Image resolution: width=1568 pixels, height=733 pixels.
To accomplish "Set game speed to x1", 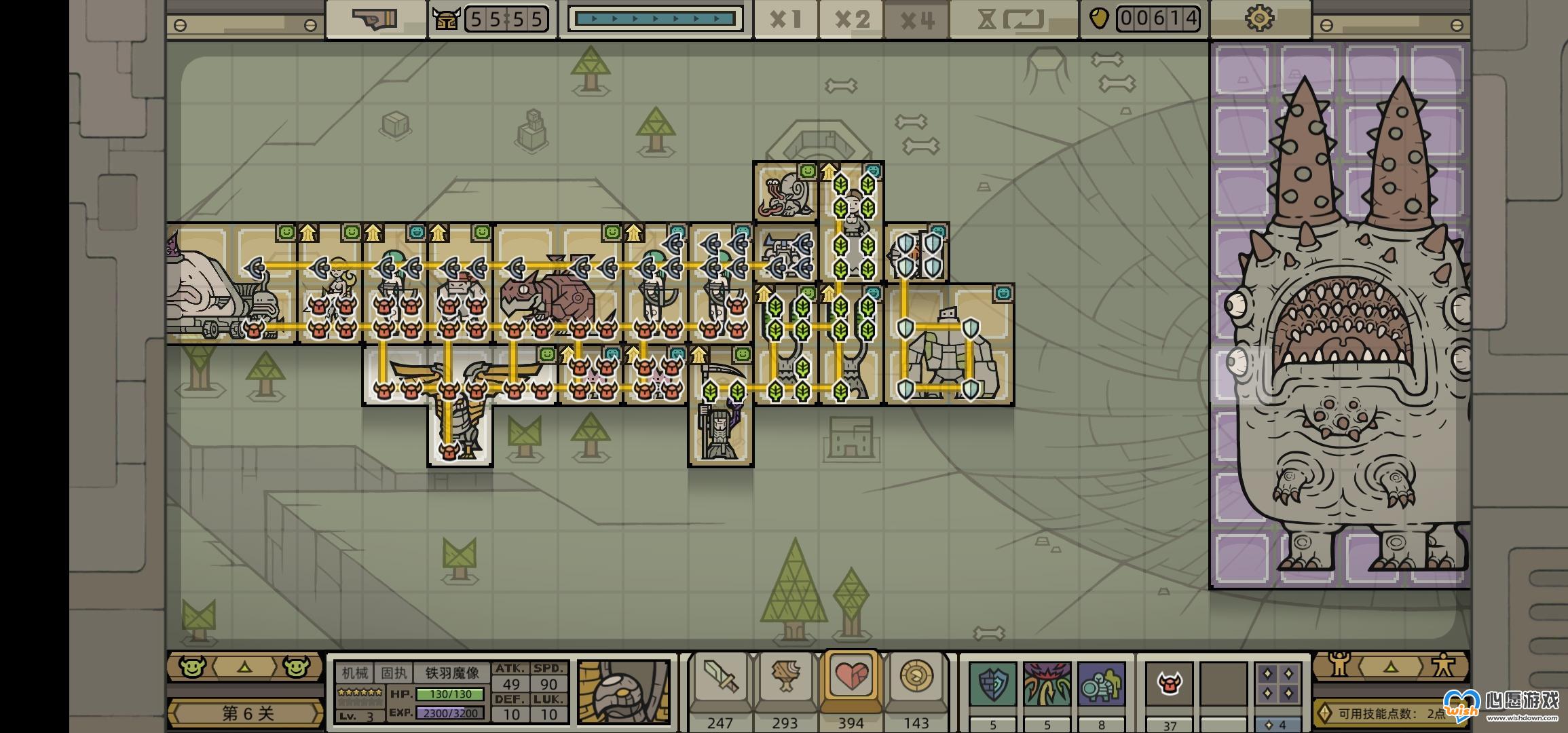I will coord(785,19).
